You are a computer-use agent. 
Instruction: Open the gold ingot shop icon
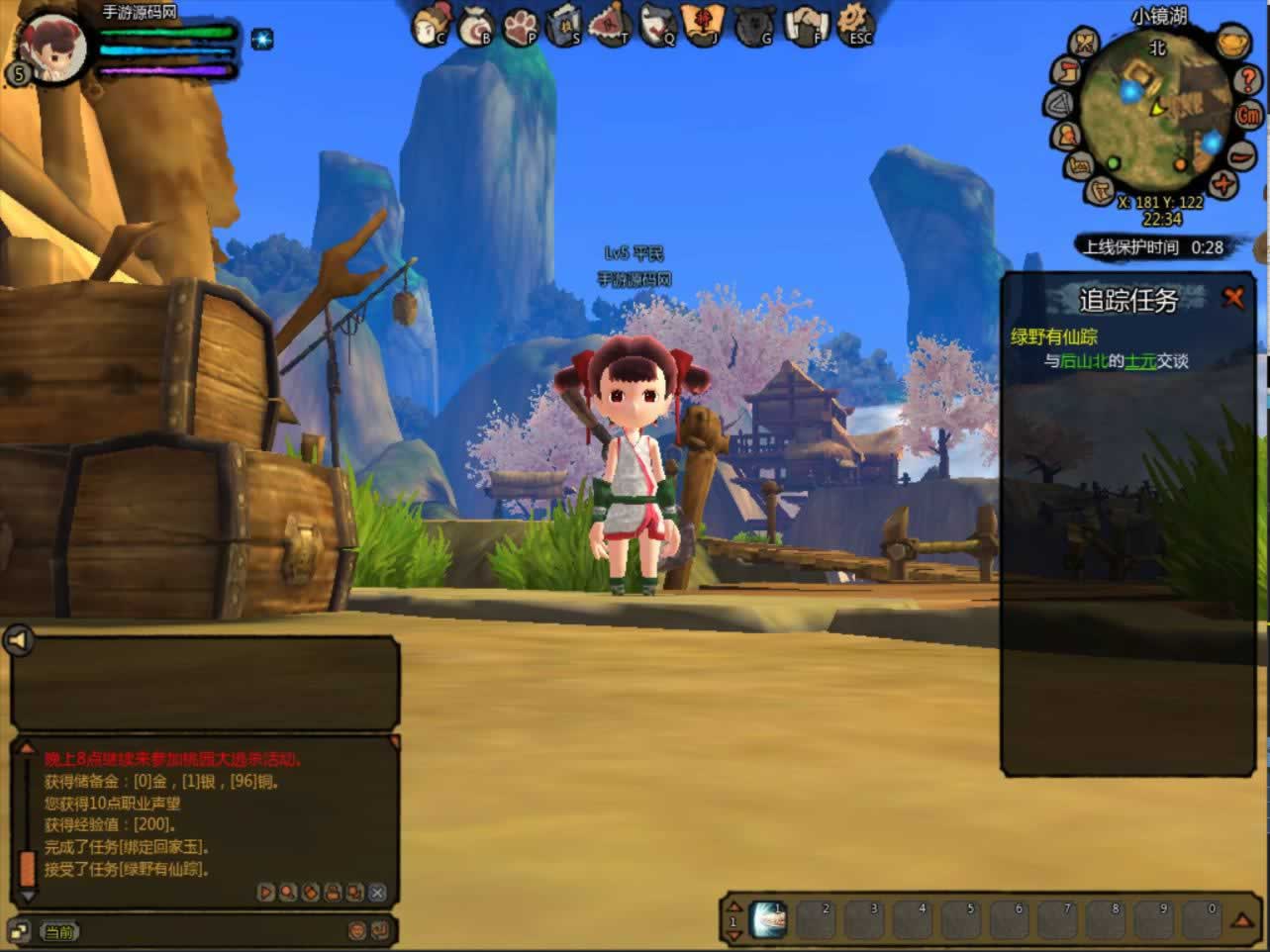coord(1232,44)
